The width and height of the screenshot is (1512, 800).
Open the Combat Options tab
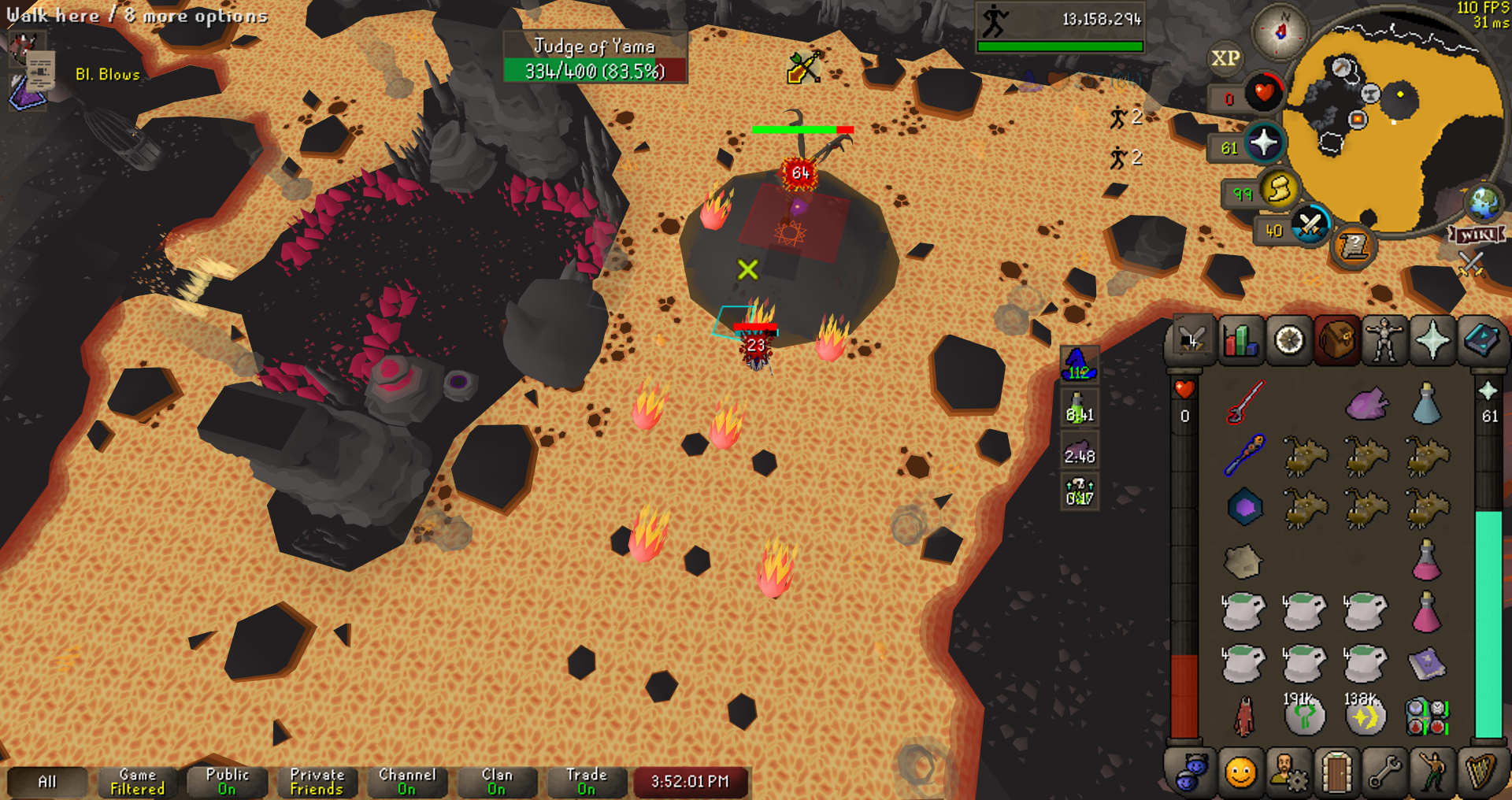click(x=1191, y=341)
